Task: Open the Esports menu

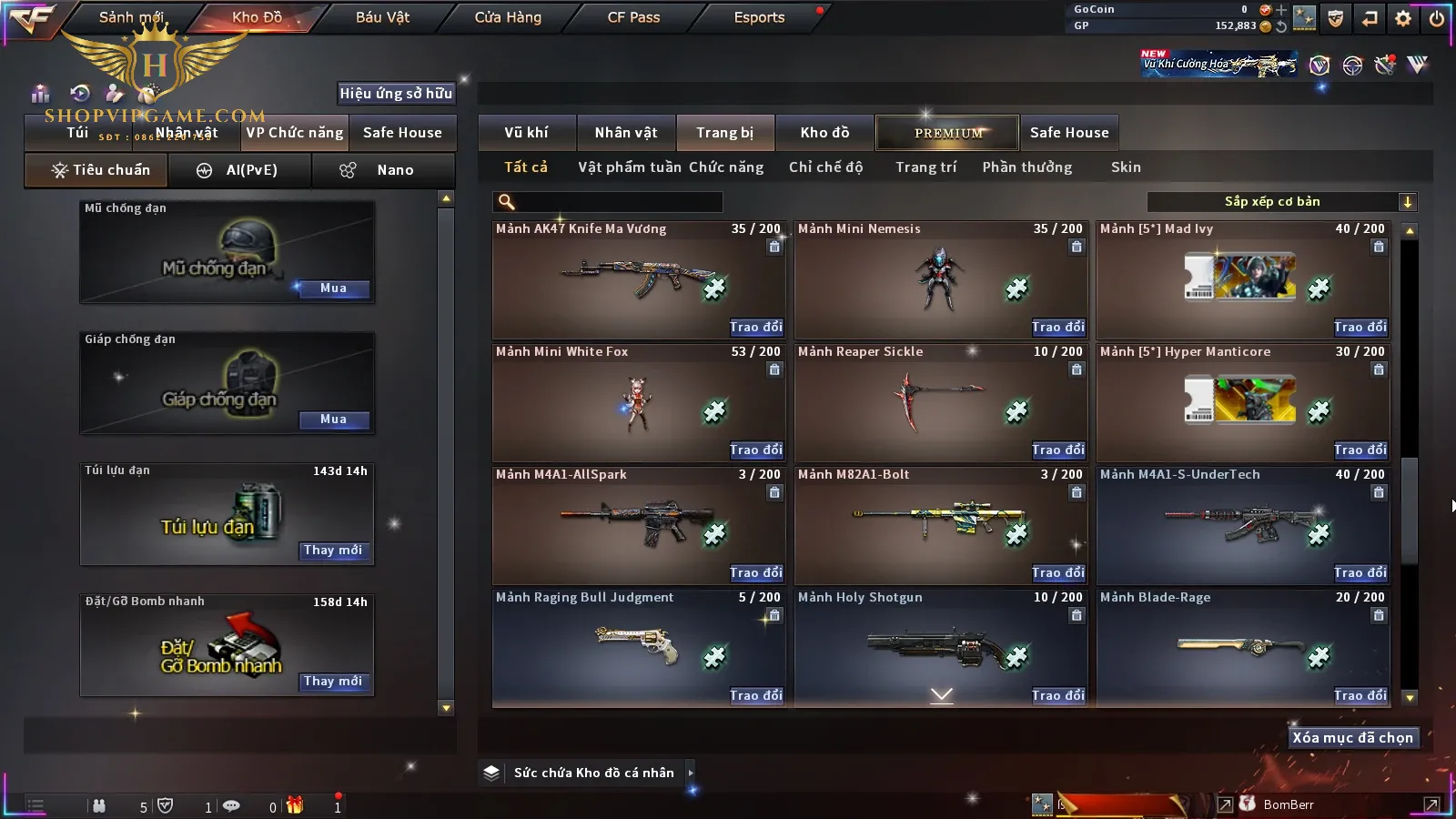Action: click(759, 17)
